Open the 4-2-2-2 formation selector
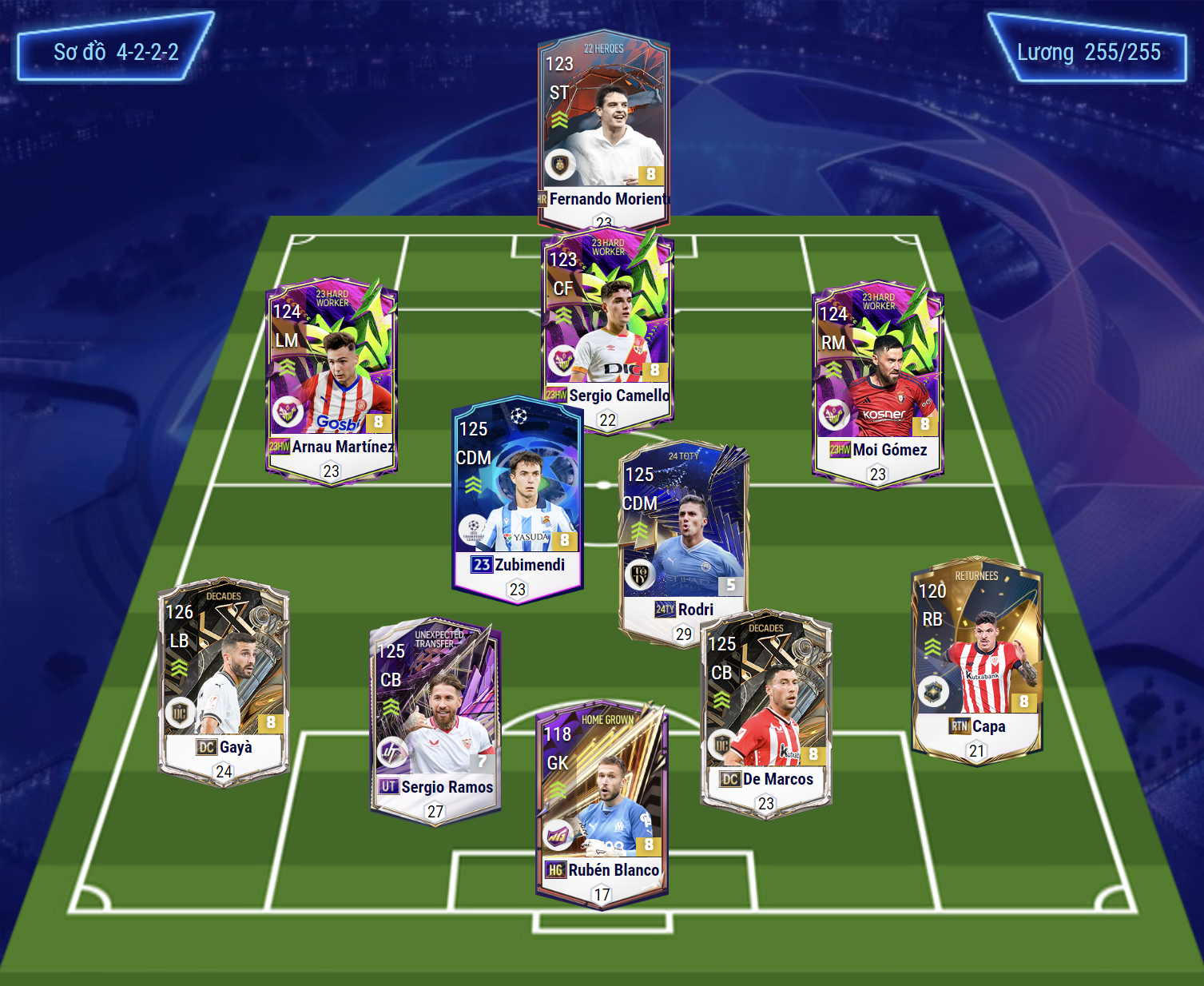Image resolution: width=1204 pixels, height=986 pixels. (x=116, y=53)
